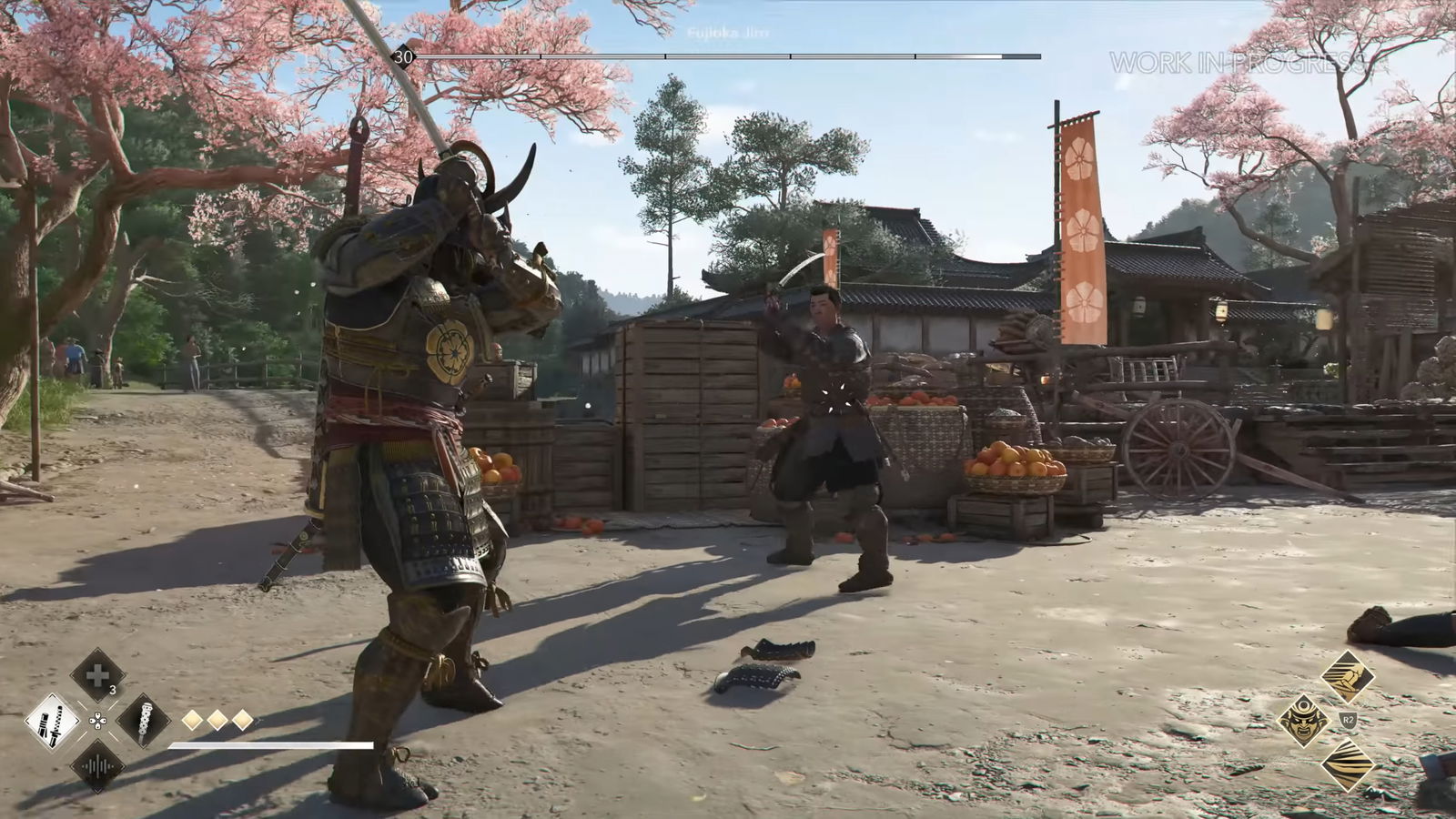Equip the studded kanabo club slot
1456x819 pixels.
[x=143, y=722]
